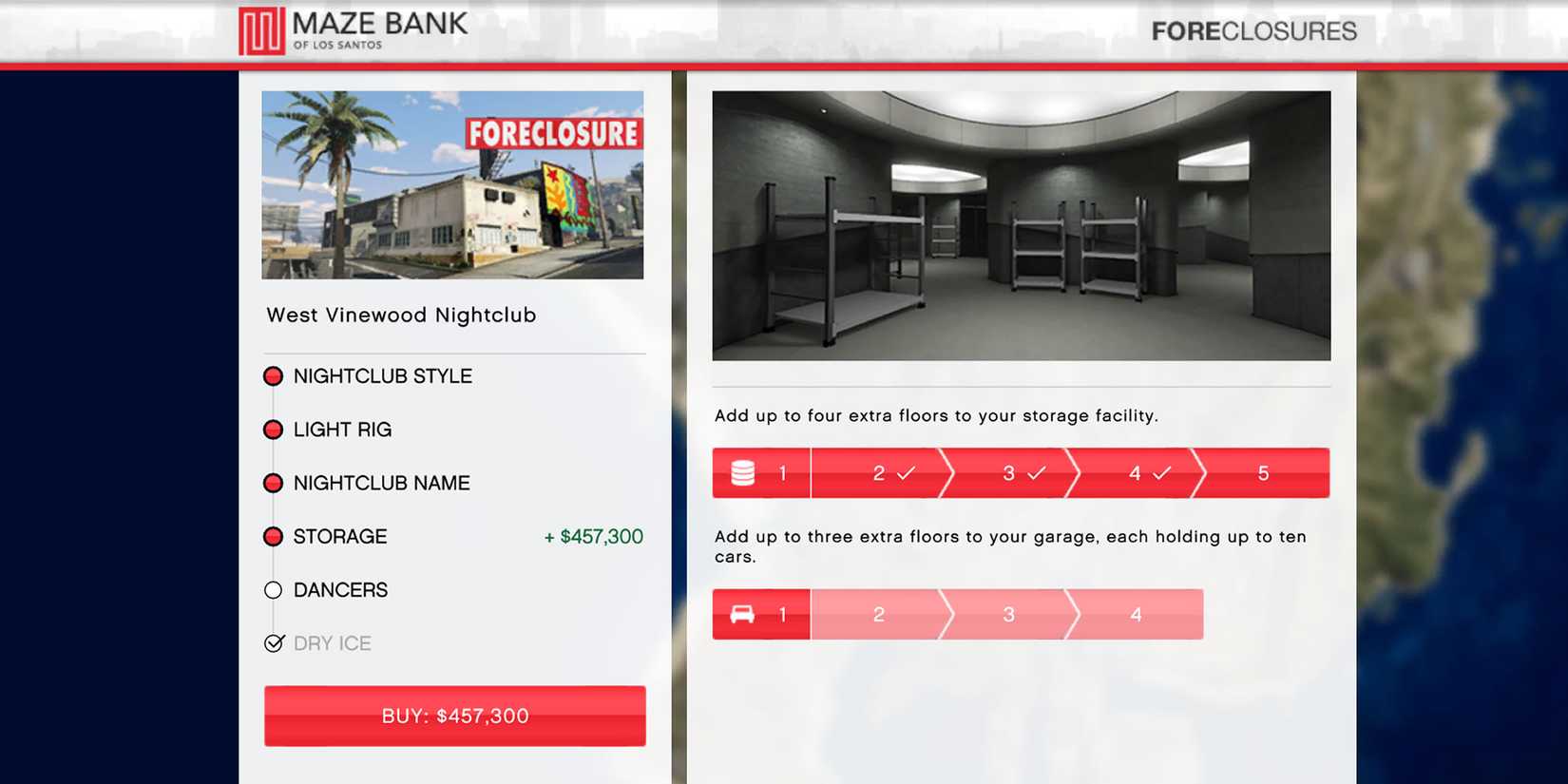Click the + $457,300 storage price link
Viewport: 1568px width, 784px height.
[x=592, y=537]
